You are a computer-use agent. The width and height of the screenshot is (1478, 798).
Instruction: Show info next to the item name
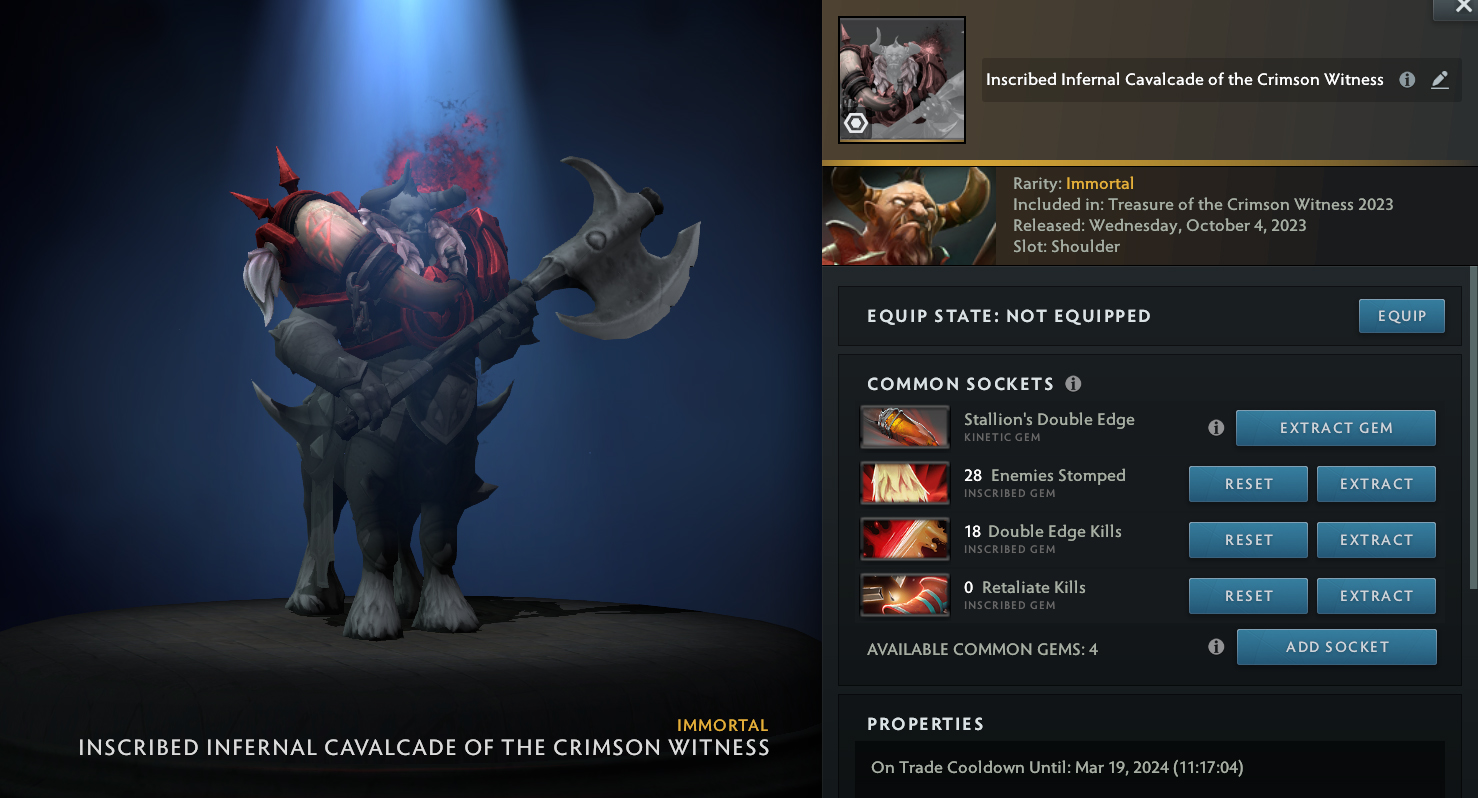coord(1407,80)
